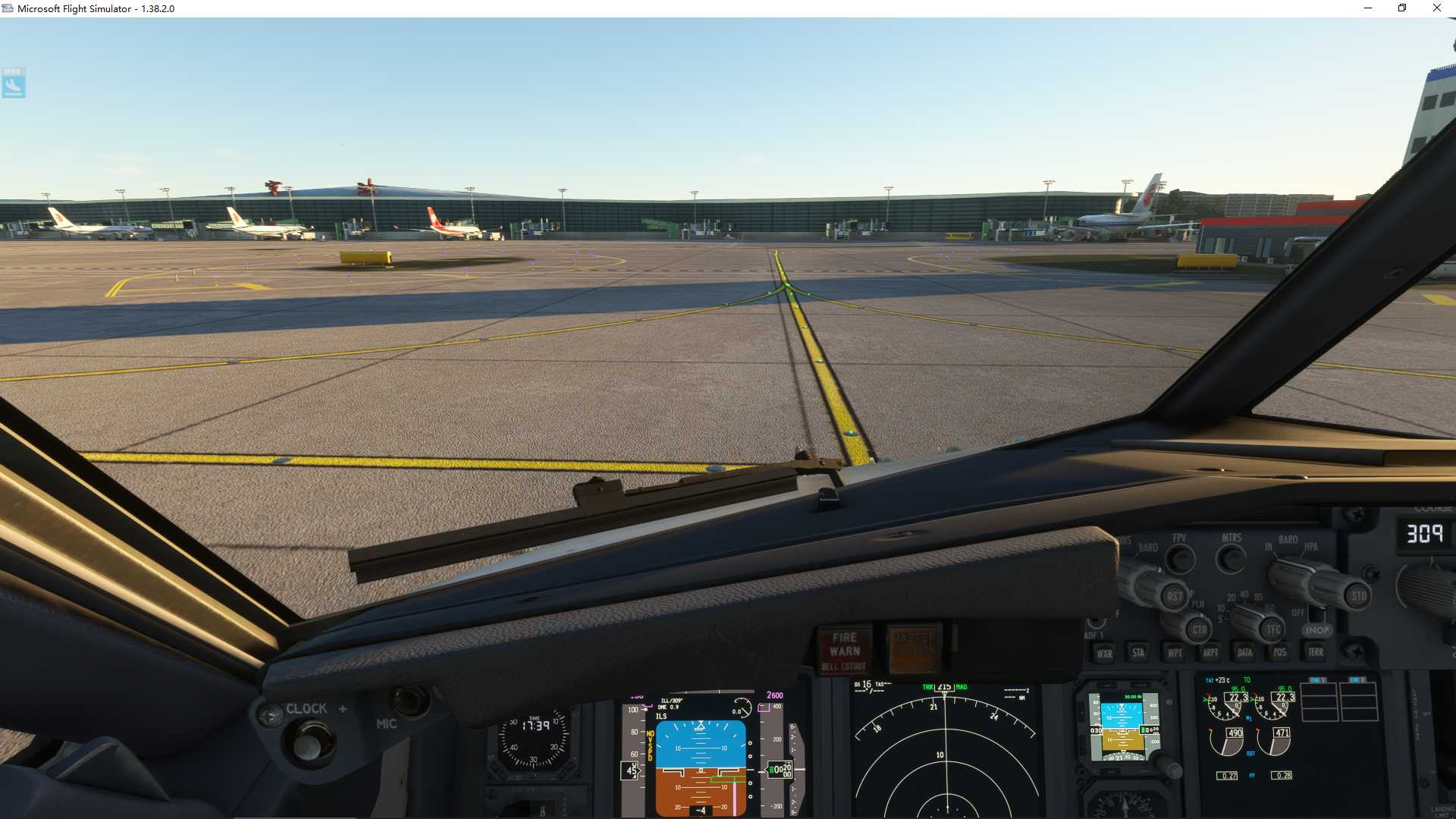Screen dimensions: 1456x819
Task: Switch the MINS selector to BARO
Action: [x=1150, y=547]
